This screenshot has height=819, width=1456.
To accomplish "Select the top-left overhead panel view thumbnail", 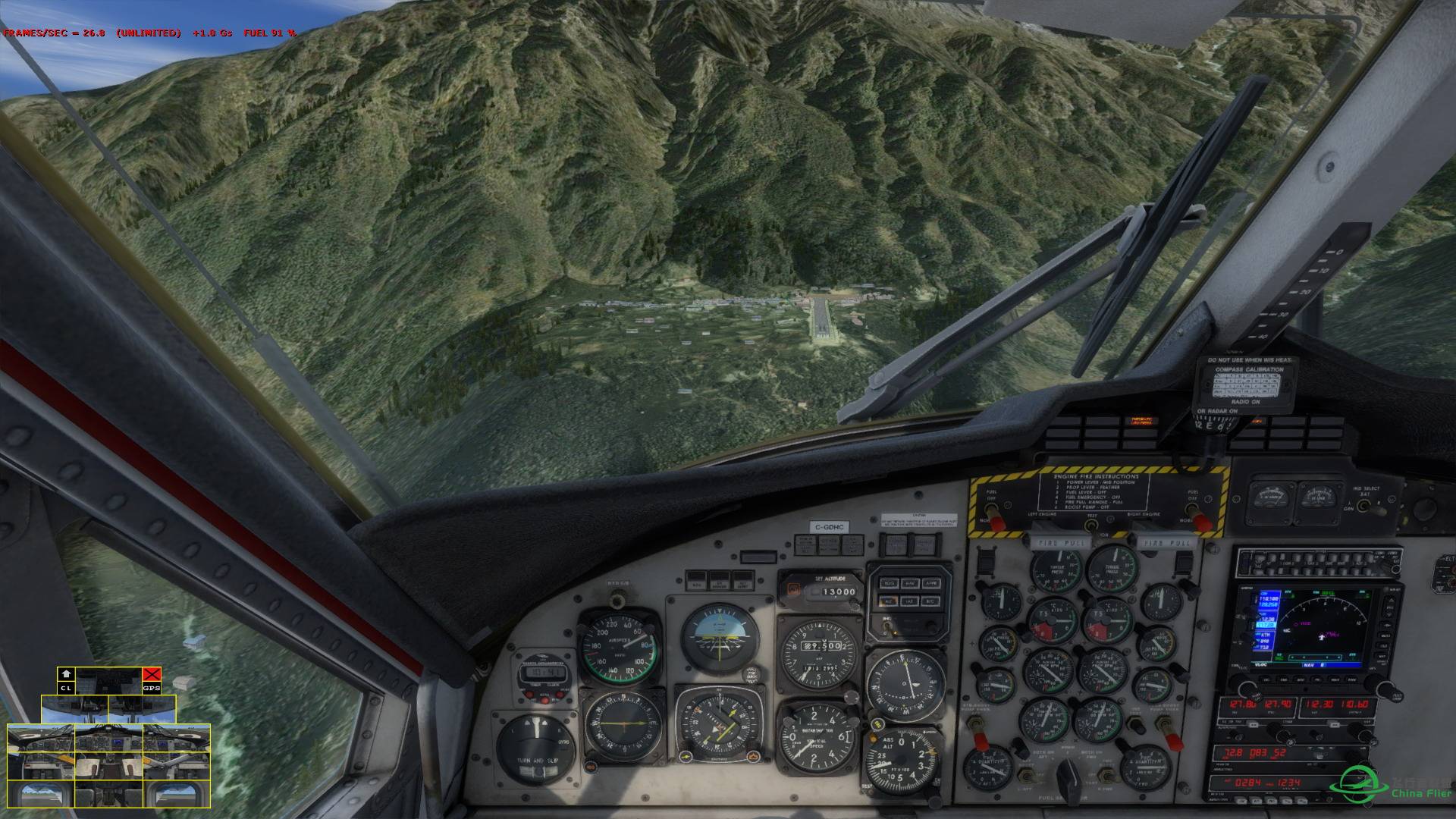I will [x=74, y=708].
